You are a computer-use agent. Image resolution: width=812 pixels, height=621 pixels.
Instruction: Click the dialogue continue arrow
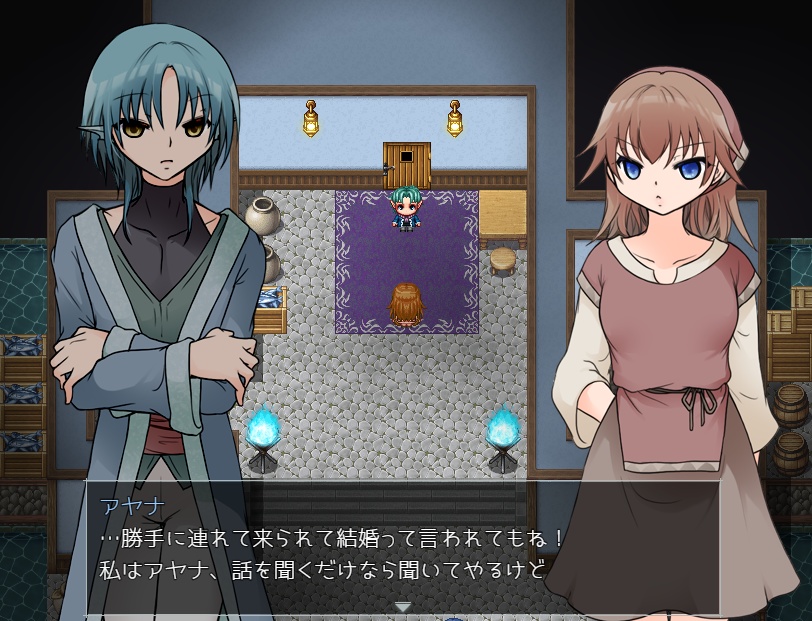coord(402,606)
